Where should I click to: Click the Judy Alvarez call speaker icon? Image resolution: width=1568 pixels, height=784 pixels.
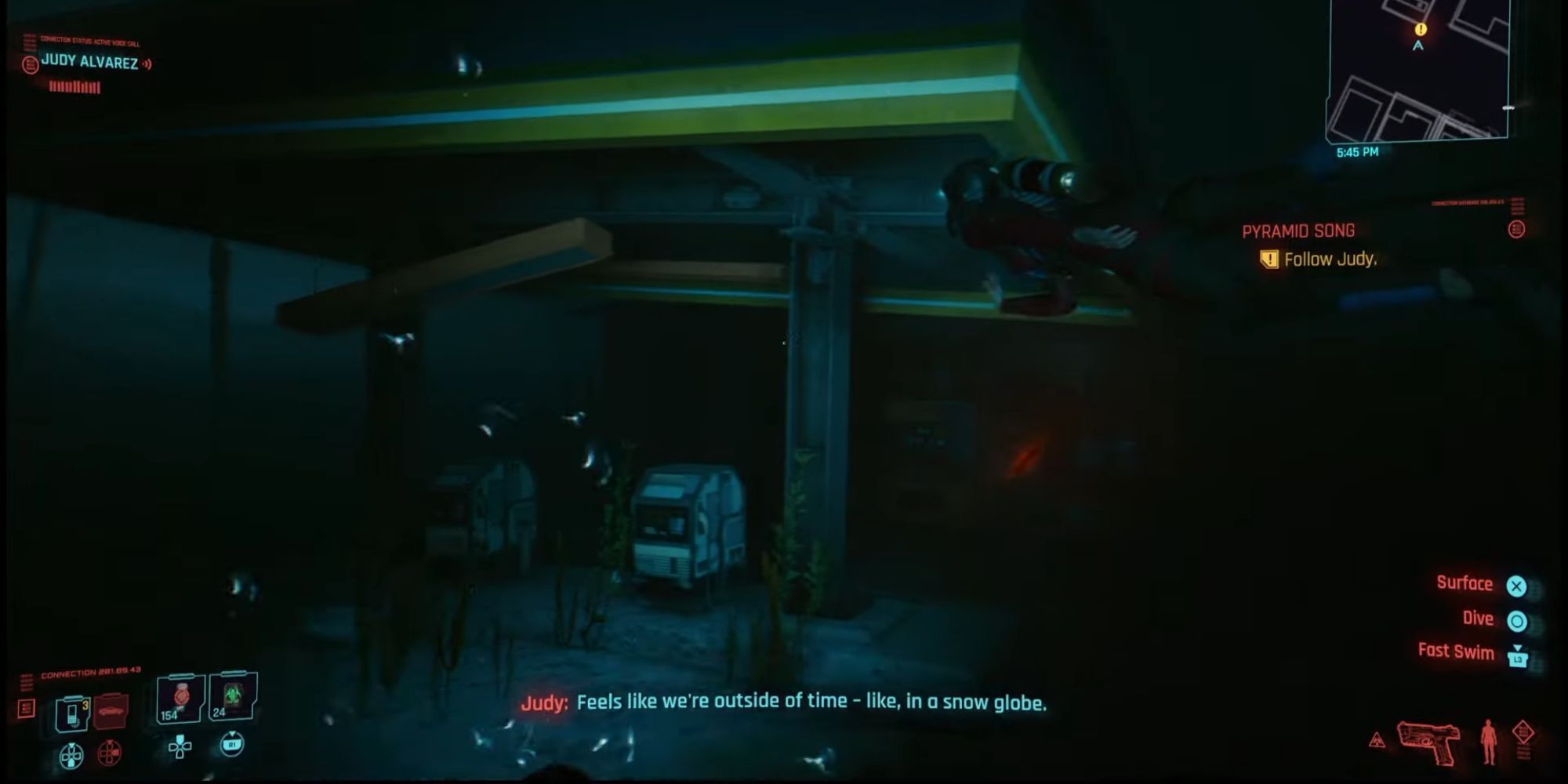pos(147,64)
